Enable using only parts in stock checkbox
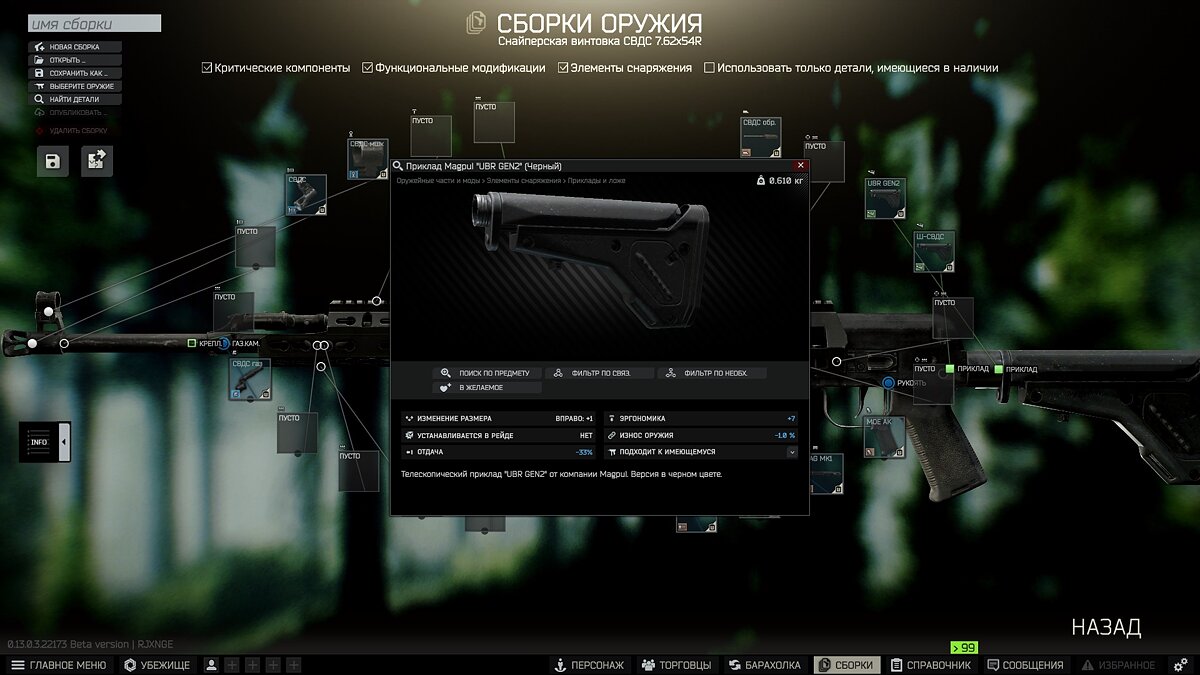This screenshot has width=1200, height=675. click(710, 68)
